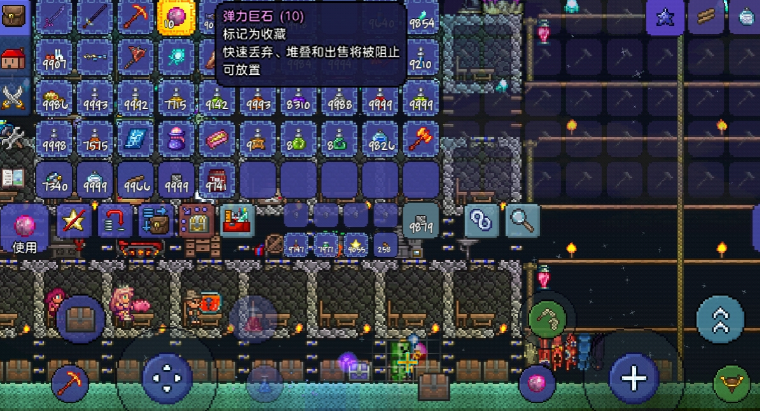
Task: Open the housing menu red house icon
Action: (x=13, y=57)
